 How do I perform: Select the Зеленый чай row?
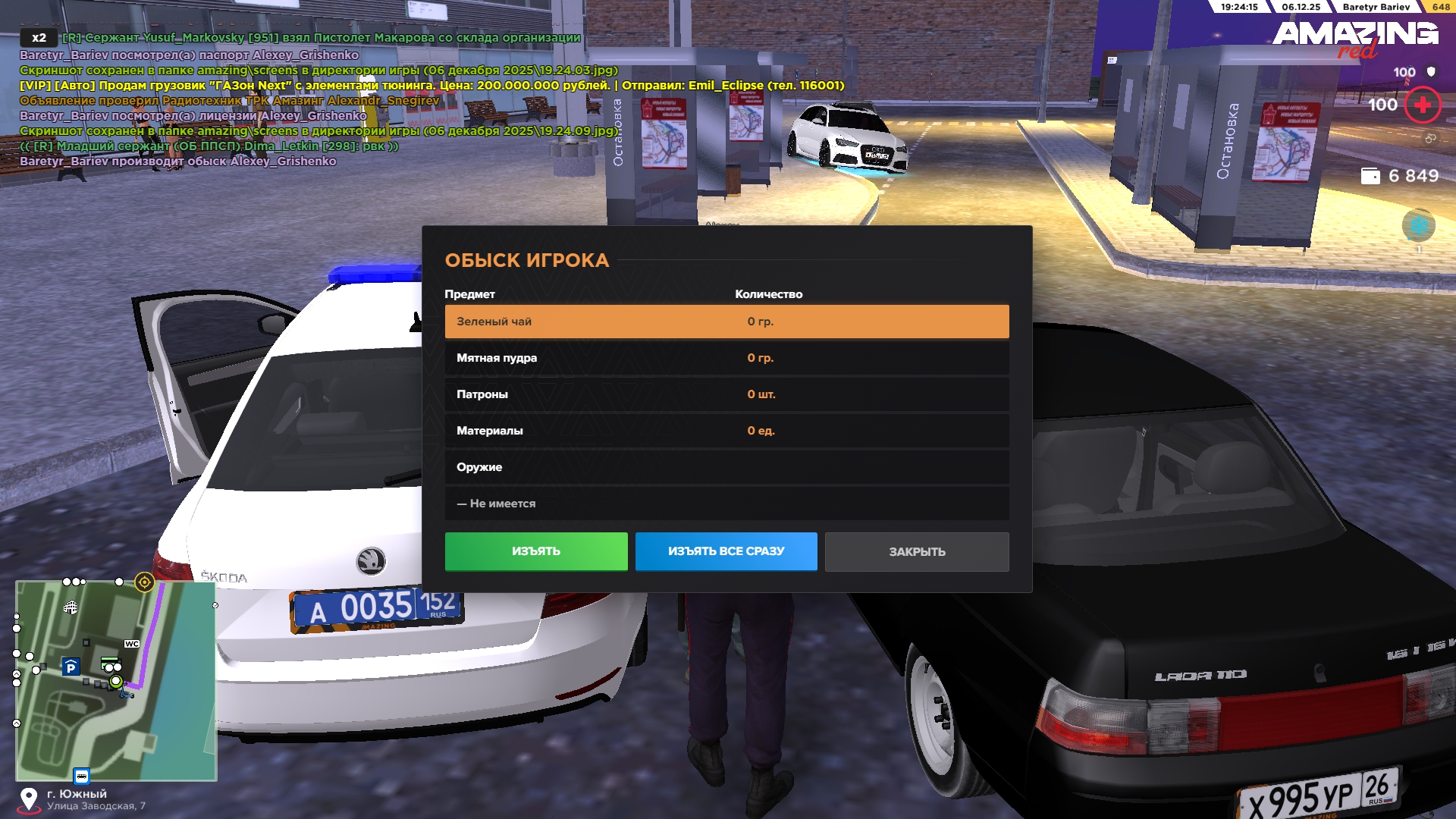[726, 322]
